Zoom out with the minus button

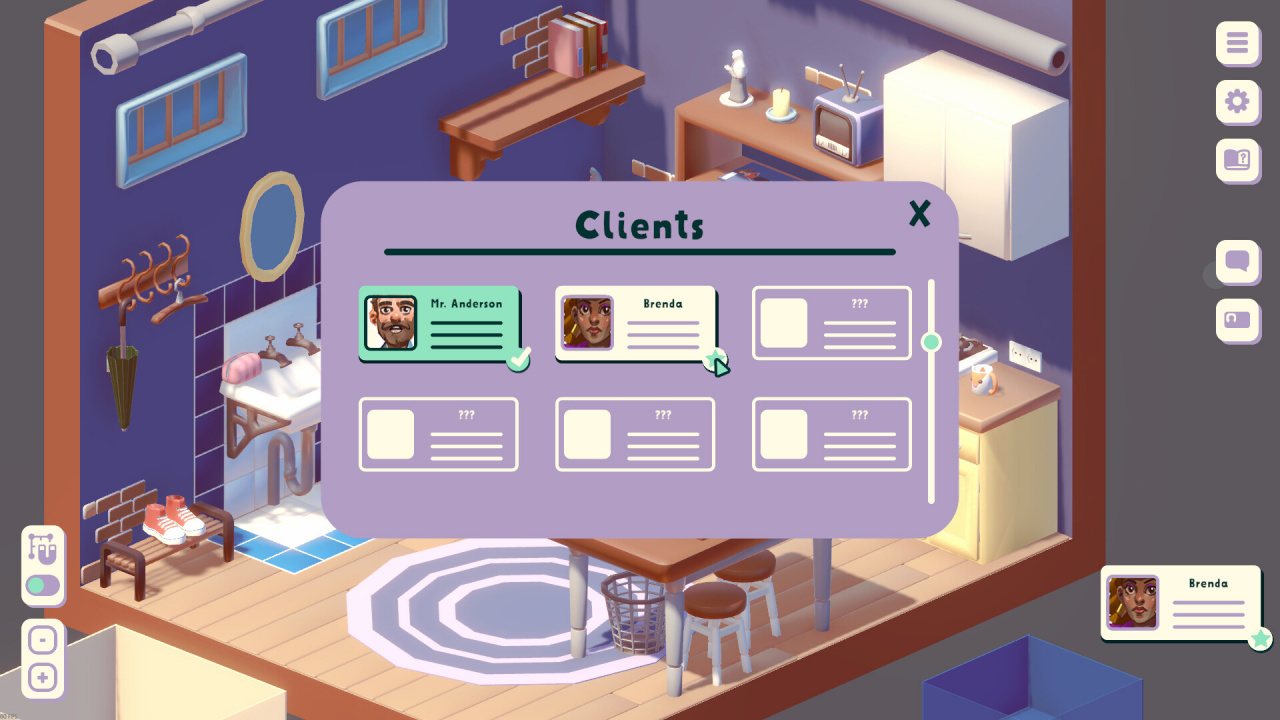click(x=43, y=639)
